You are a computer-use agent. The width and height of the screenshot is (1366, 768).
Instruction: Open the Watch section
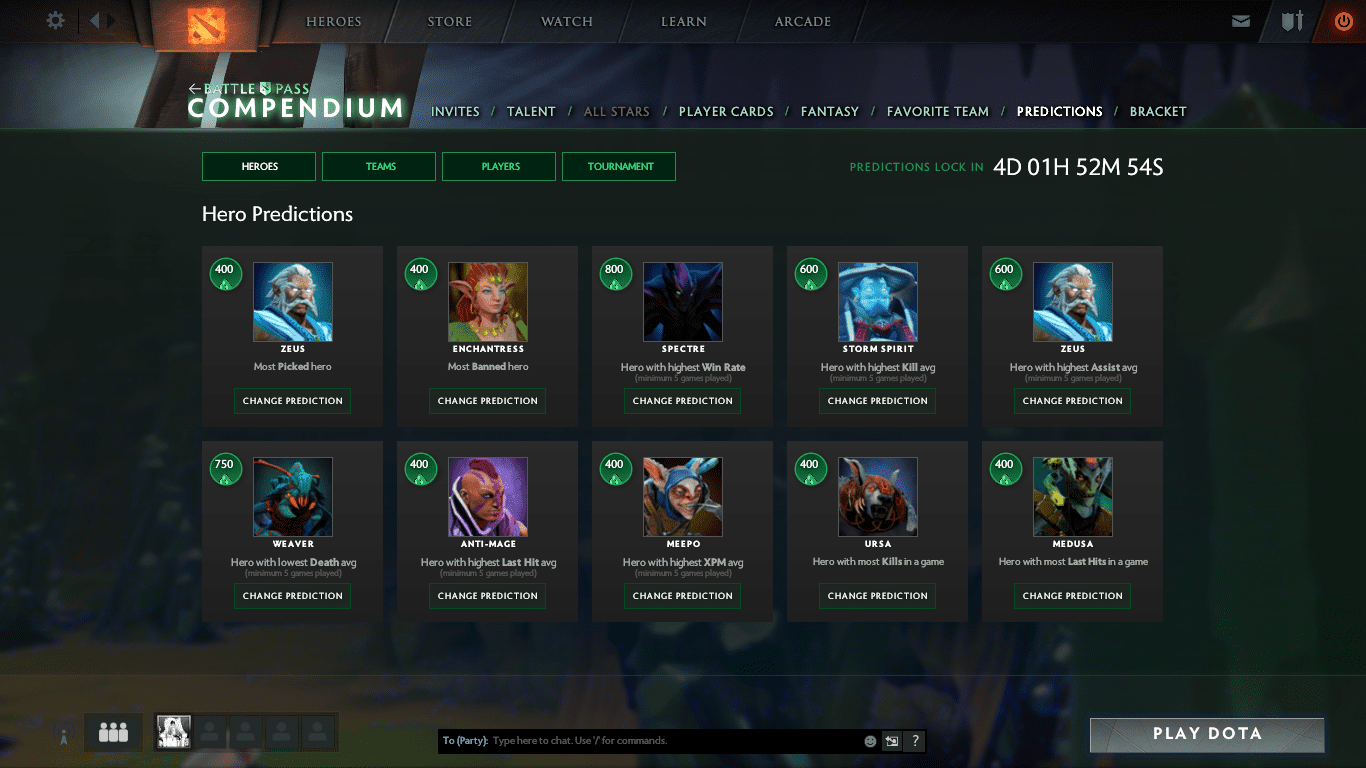[567, 22]
